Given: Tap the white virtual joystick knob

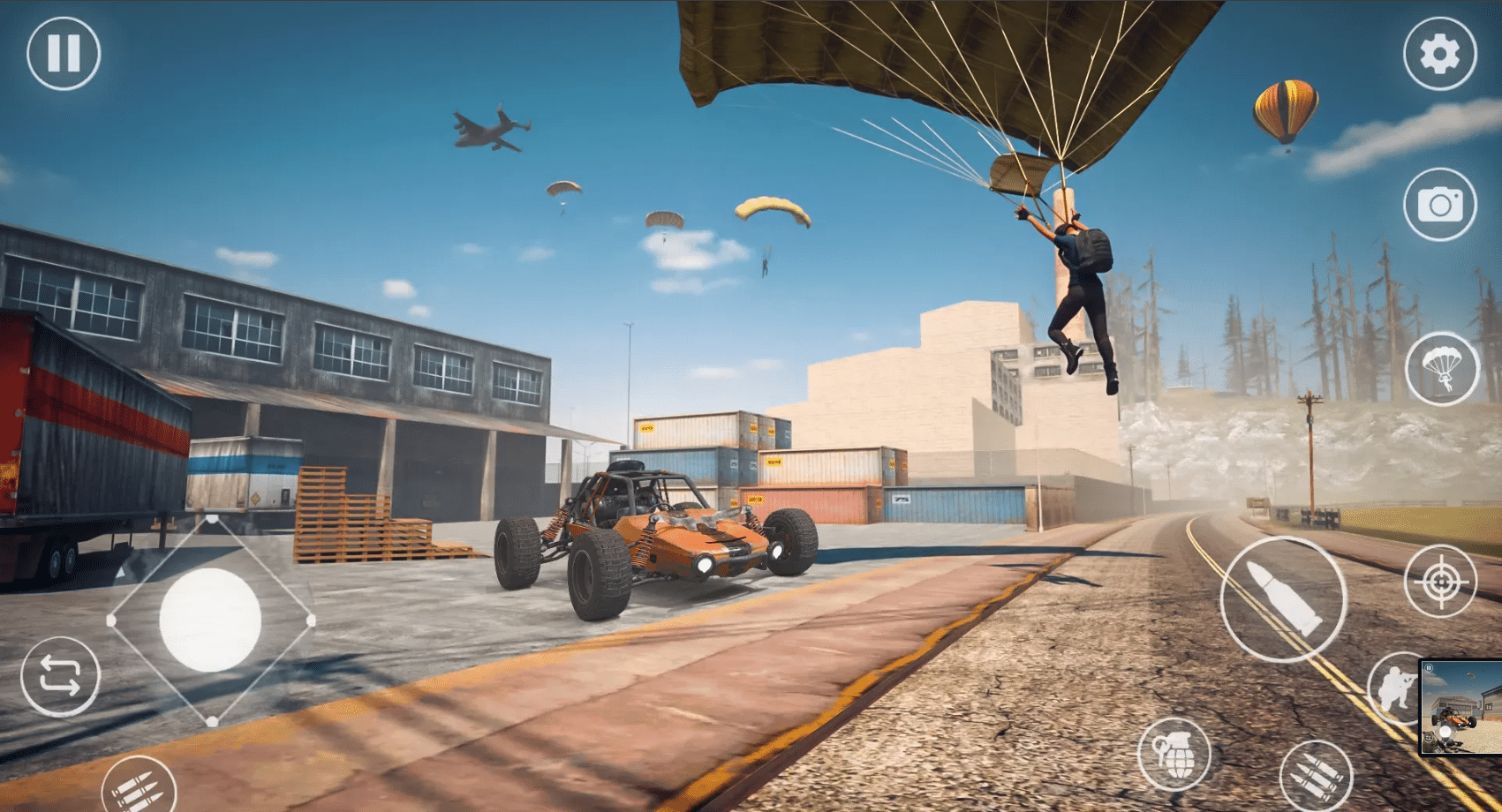Looking at the screenshot, I should [x=210, y=620].
